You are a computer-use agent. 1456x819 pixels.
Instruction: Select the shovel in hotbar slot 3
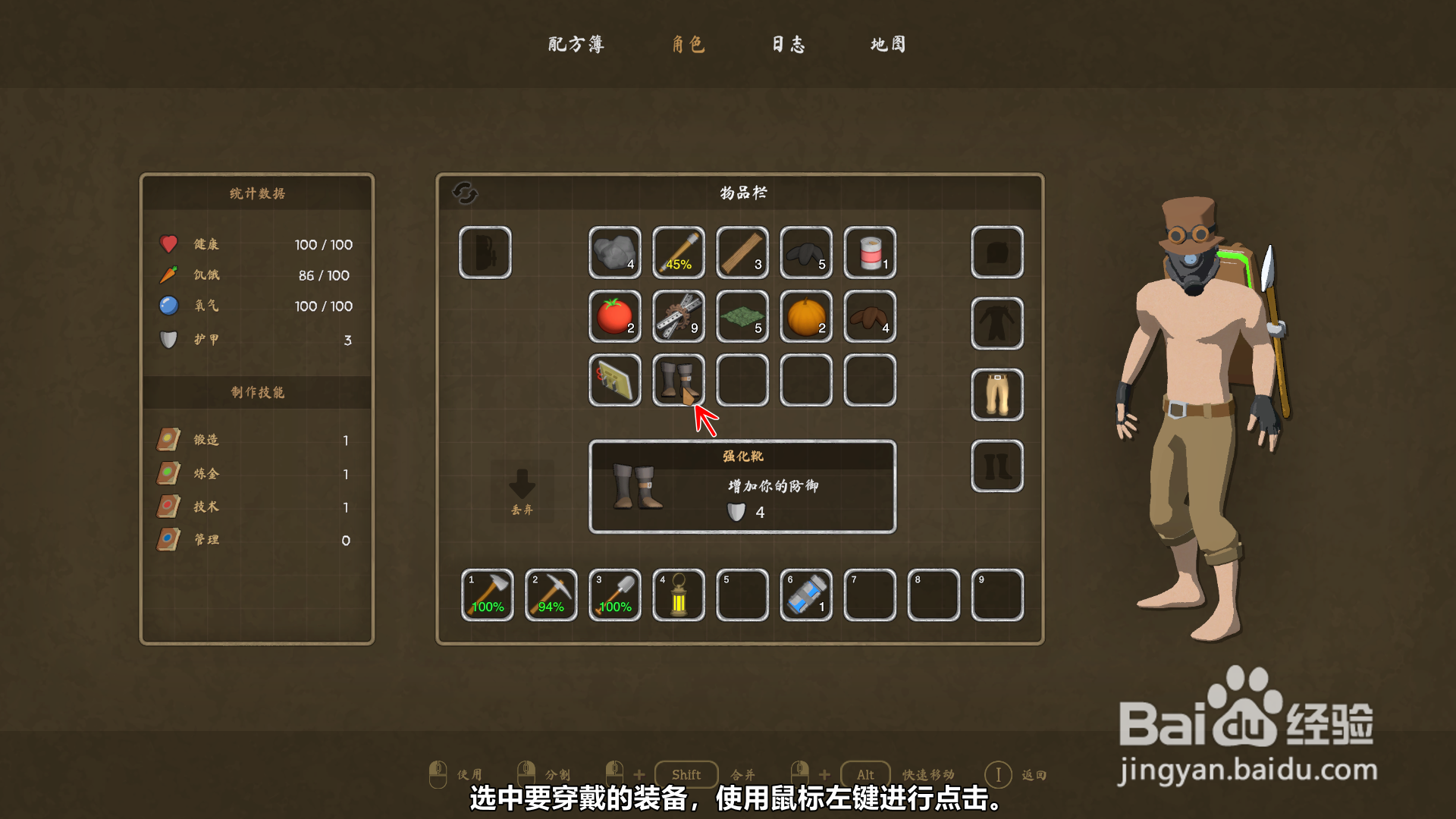[614, 595]
